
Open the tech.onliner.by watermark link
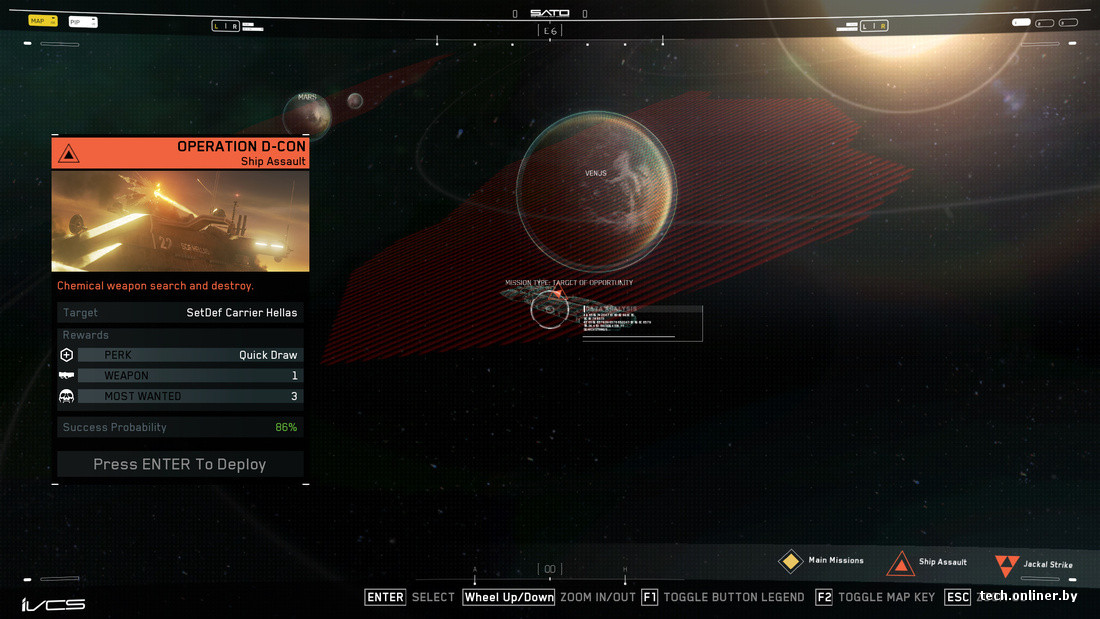pos(1028,596)
